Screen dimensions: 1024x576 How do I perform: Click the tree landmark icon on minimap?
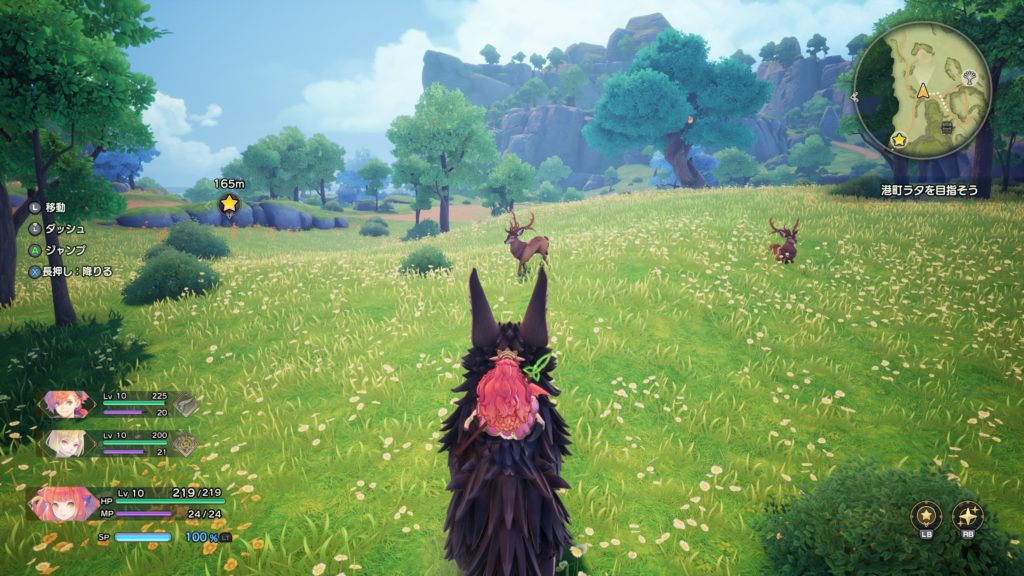click(968, 76)
